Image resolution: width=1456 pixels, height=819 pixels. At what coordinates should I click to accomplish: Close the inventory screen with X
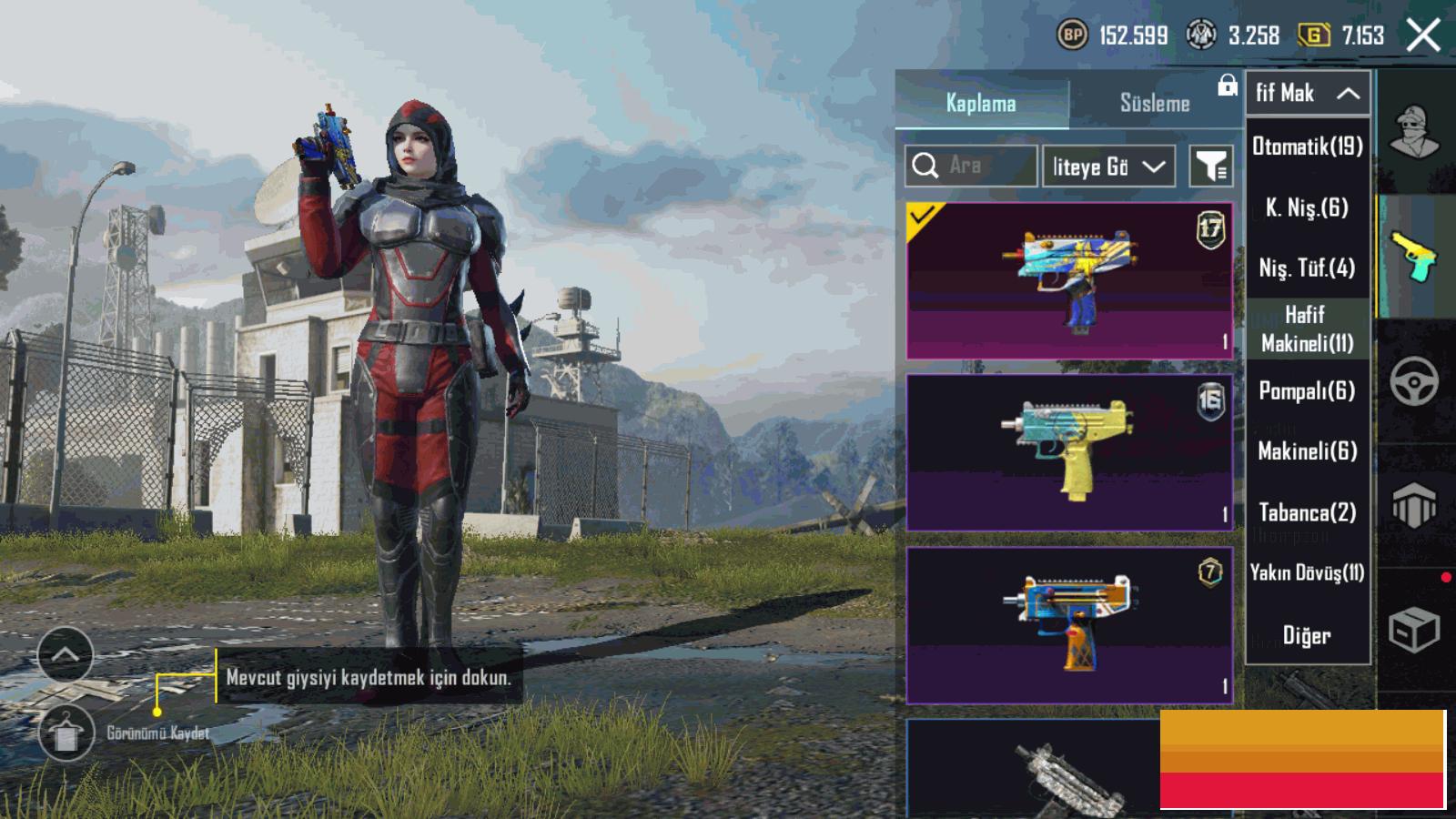point(1422,36)
